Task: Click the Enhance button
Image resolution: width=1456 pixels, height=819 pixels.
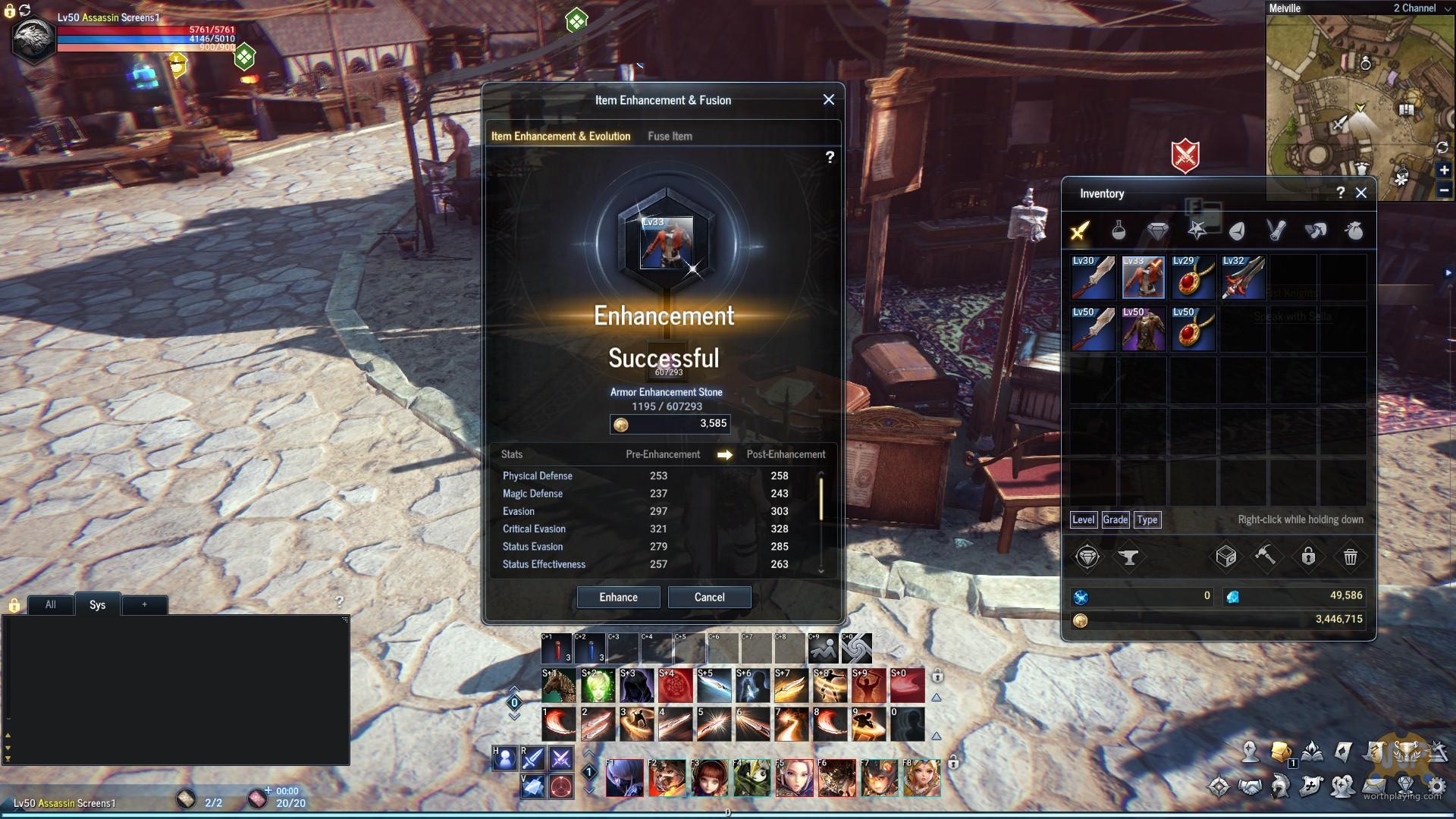Action: 618,597
